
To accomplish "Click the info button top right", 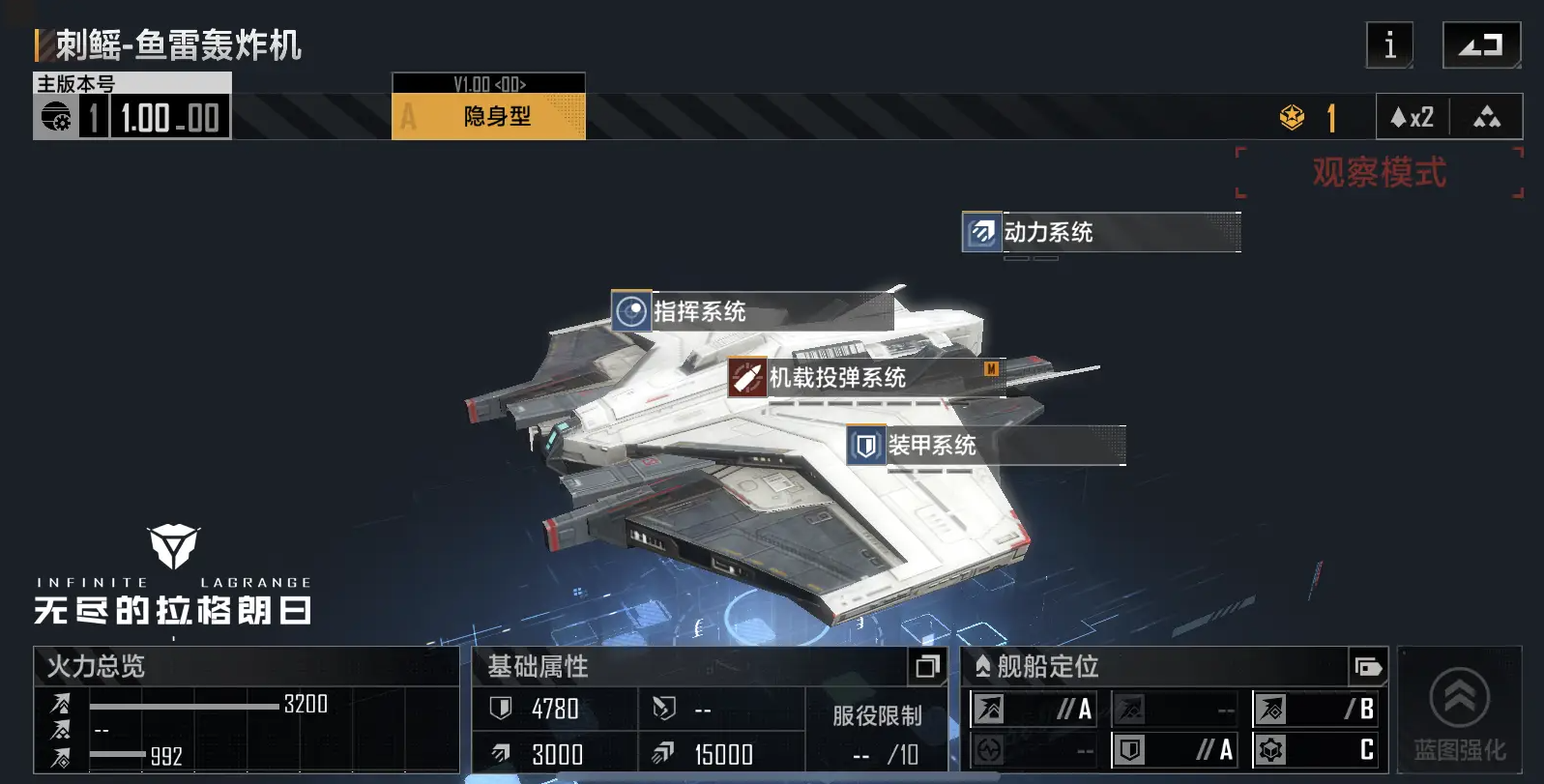I will pyautogui.click(x=1389, y=44).
